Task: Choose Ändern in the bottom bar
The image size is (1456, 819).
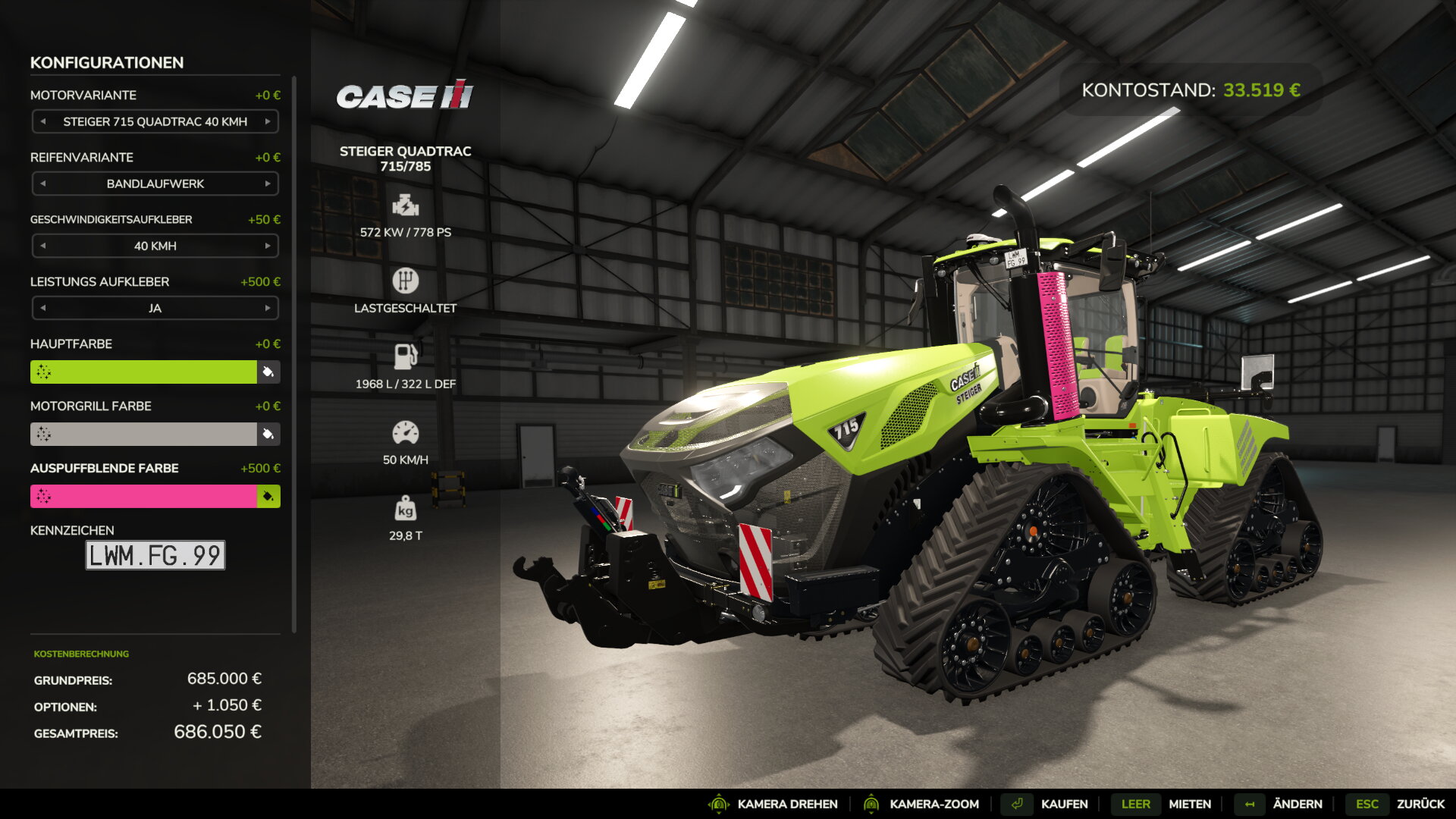Action: [x=1297, y=804]
